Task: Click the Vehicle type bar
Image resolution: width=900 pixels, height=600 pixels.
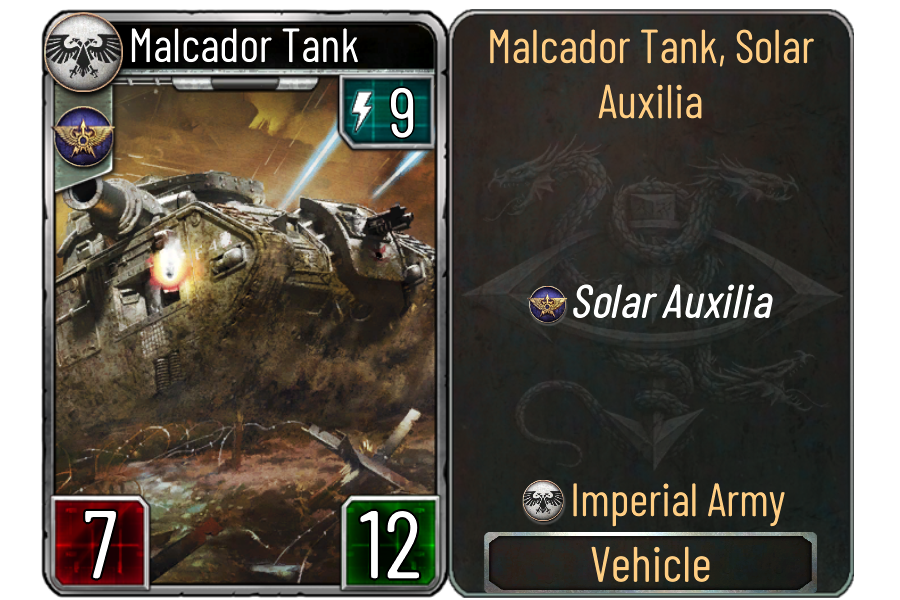Action: pyautogui.click(x=651, y=564)
